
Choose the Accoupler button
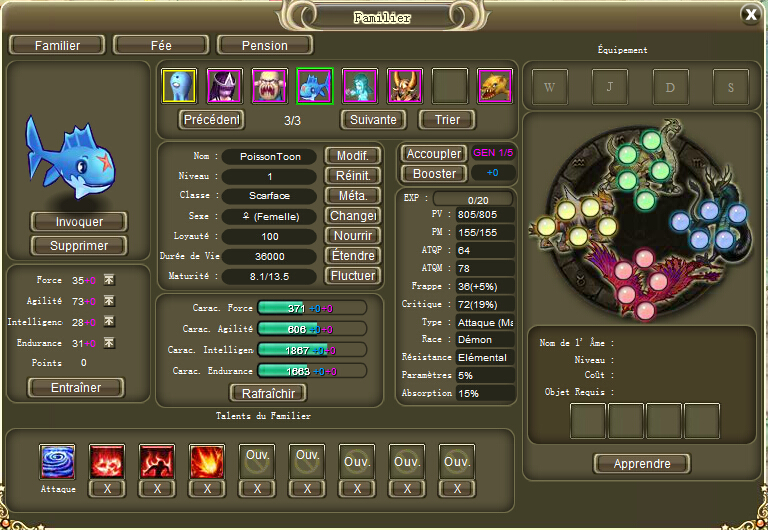pyautogui.click(x=434, y=154)
